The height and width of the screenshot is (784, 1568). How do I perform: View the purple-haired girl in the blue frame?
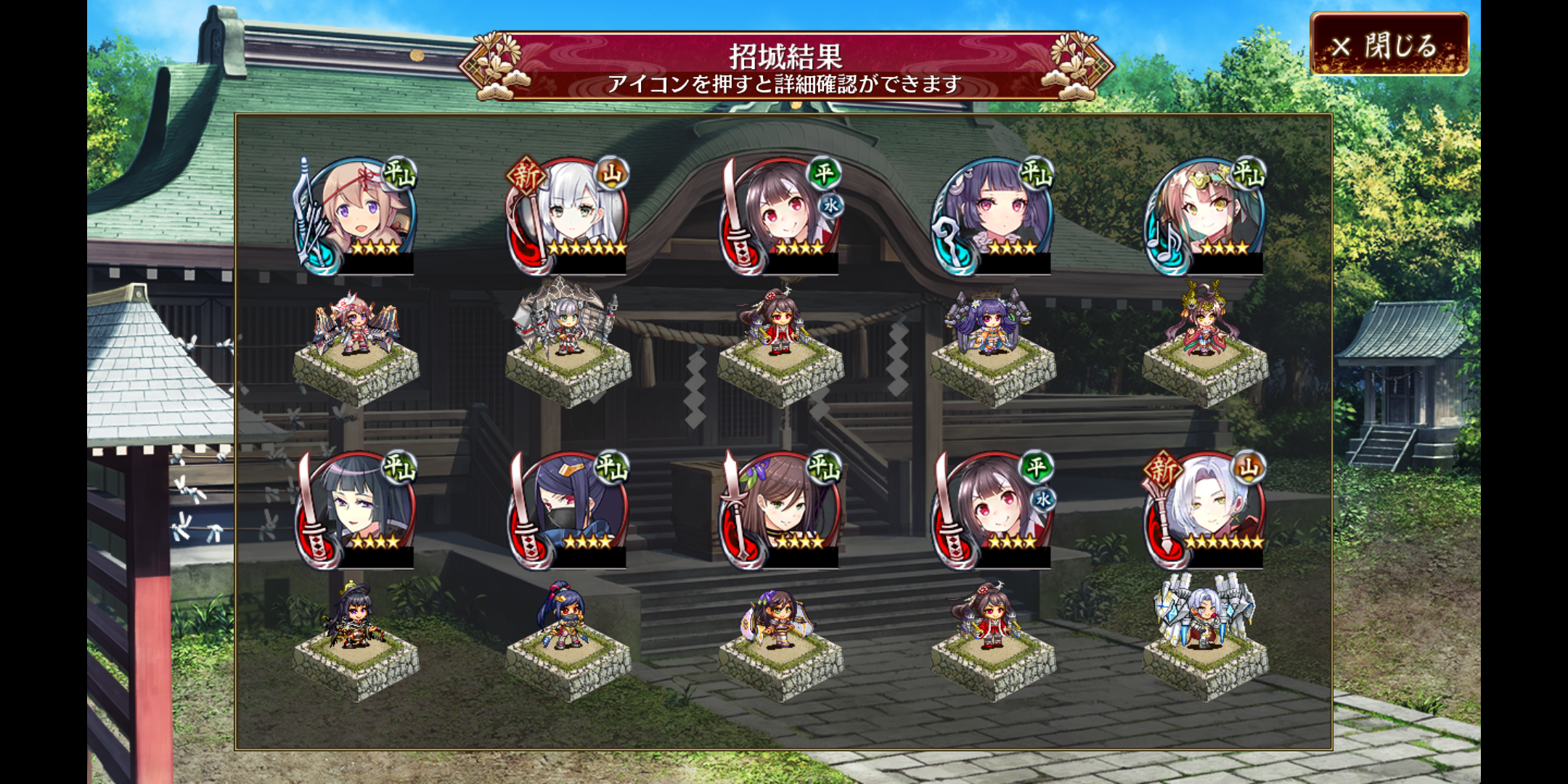[993, 216]
